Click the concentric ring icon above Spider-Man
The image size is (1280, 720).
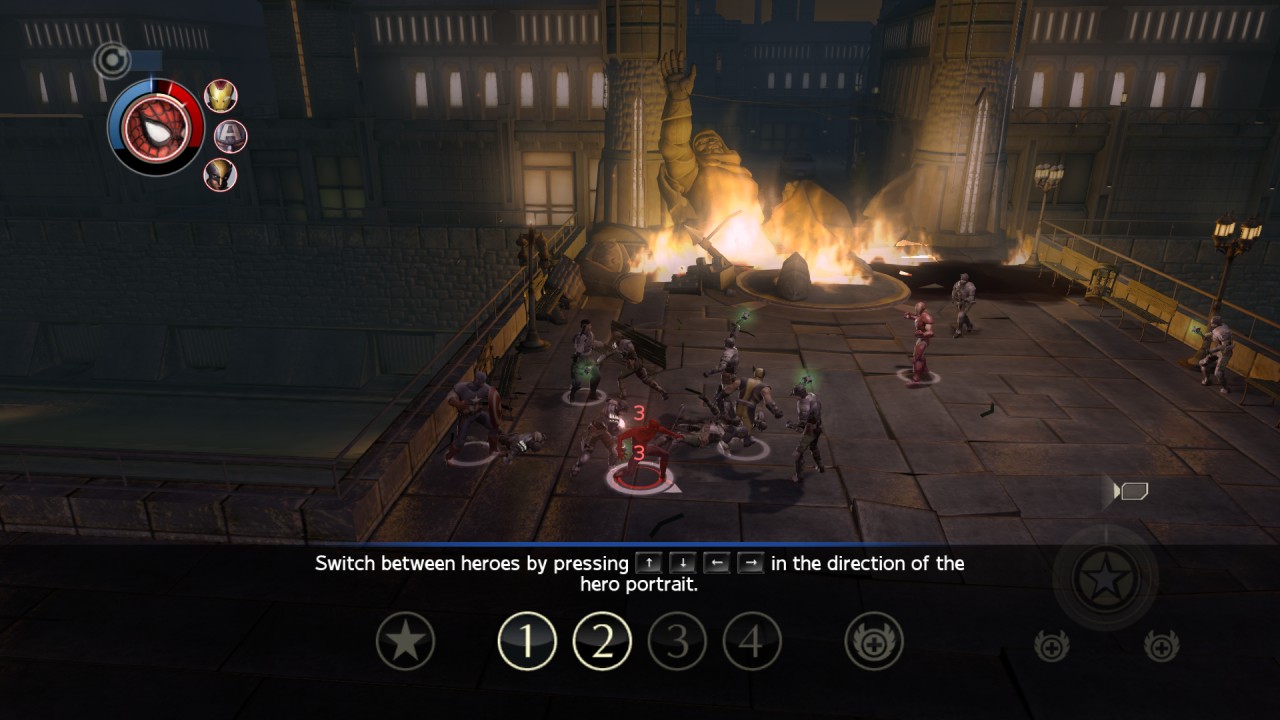point(112,60)
